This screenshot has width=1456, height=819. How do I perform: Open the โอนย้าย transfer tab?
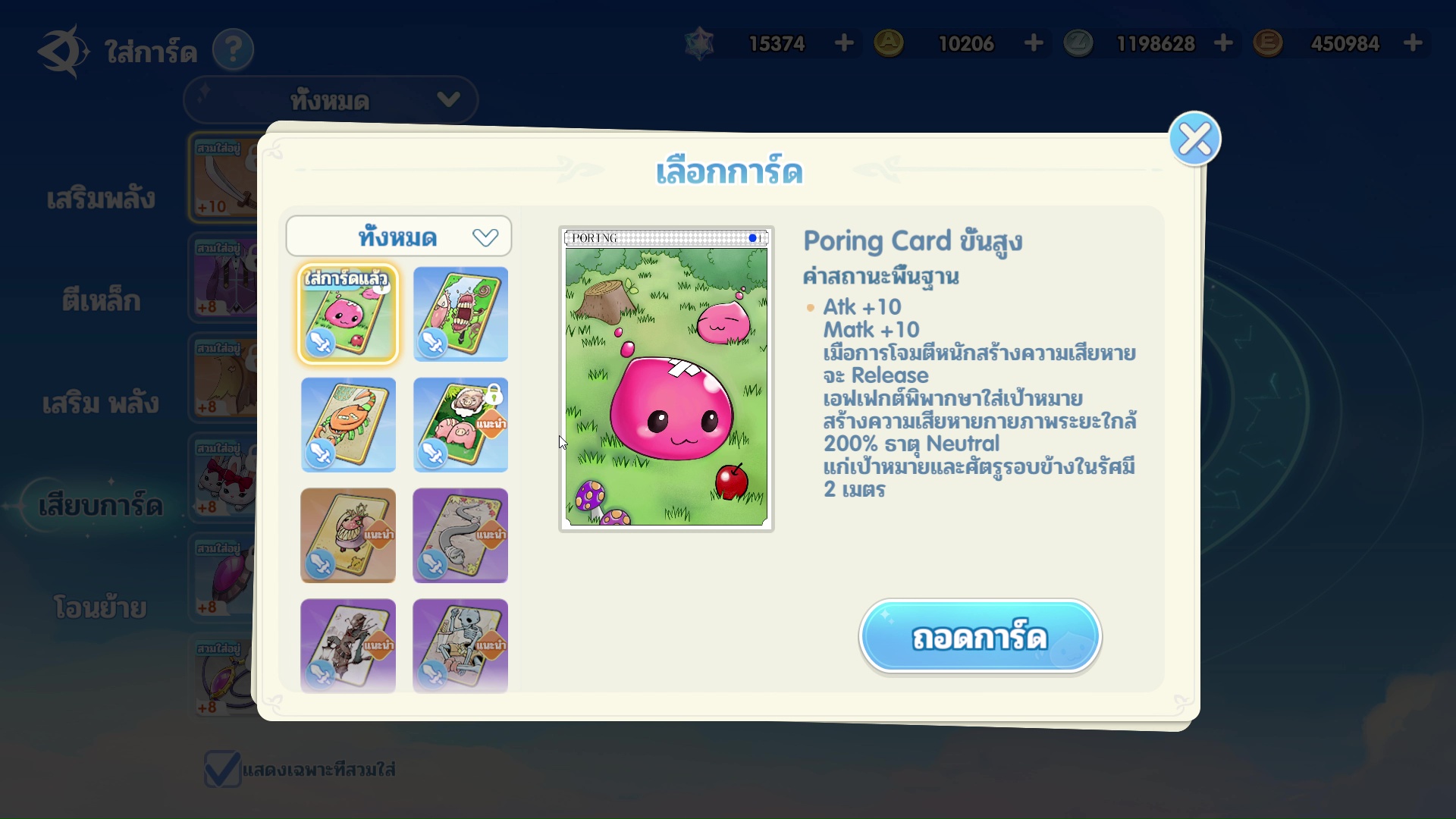pyautogui.click(x=100, y=607)
